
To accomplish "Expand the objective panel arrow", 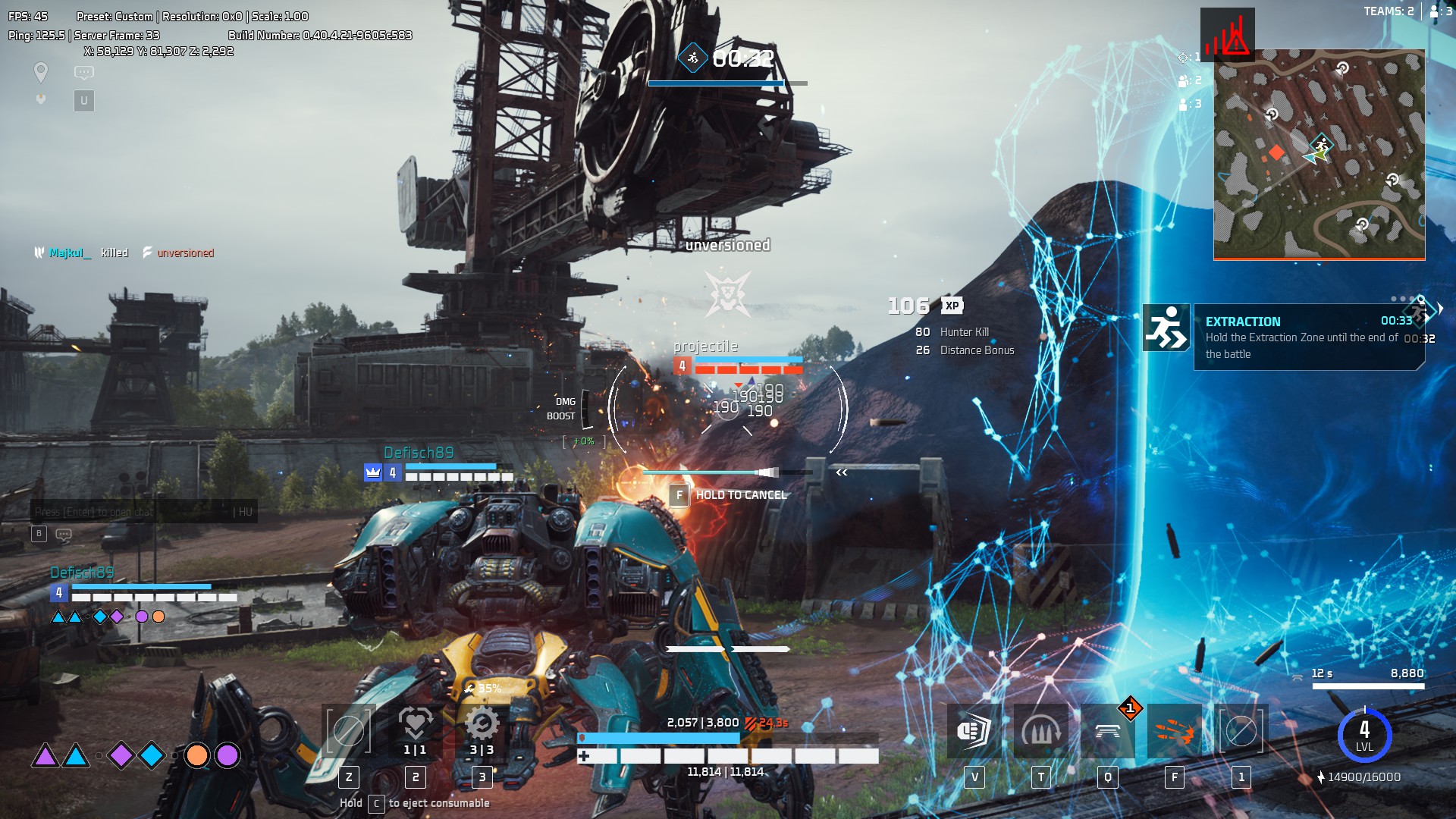I will [1440, 309].
